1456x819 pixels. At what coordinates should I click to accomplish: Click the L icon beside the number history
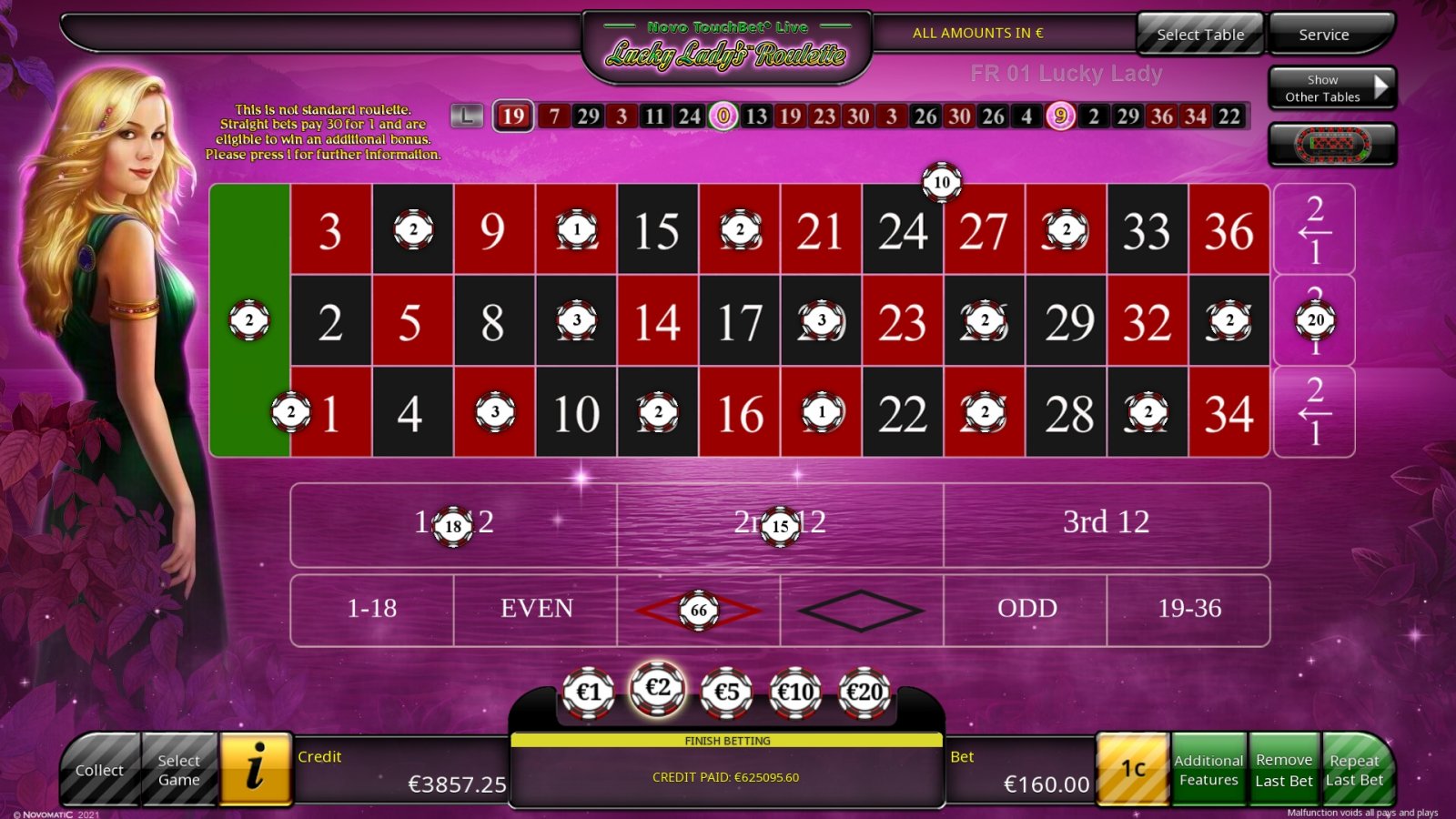(x=467, y=116)
